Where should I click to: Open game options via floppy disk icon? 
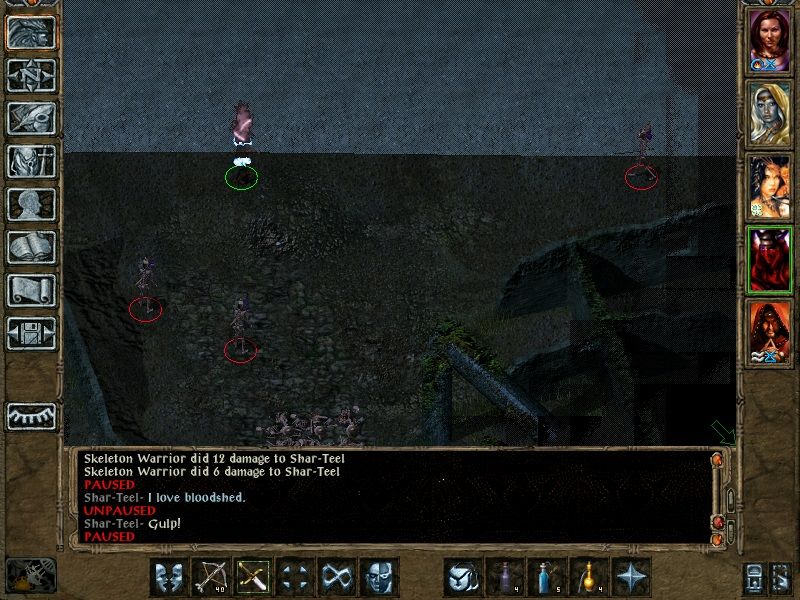[31, 333]
